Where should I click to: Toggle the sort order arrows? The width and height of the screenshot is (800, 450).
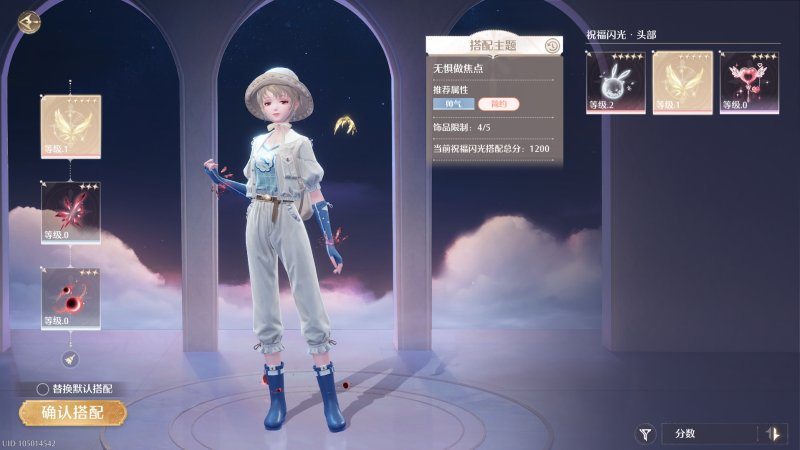[x=772, y=434]
